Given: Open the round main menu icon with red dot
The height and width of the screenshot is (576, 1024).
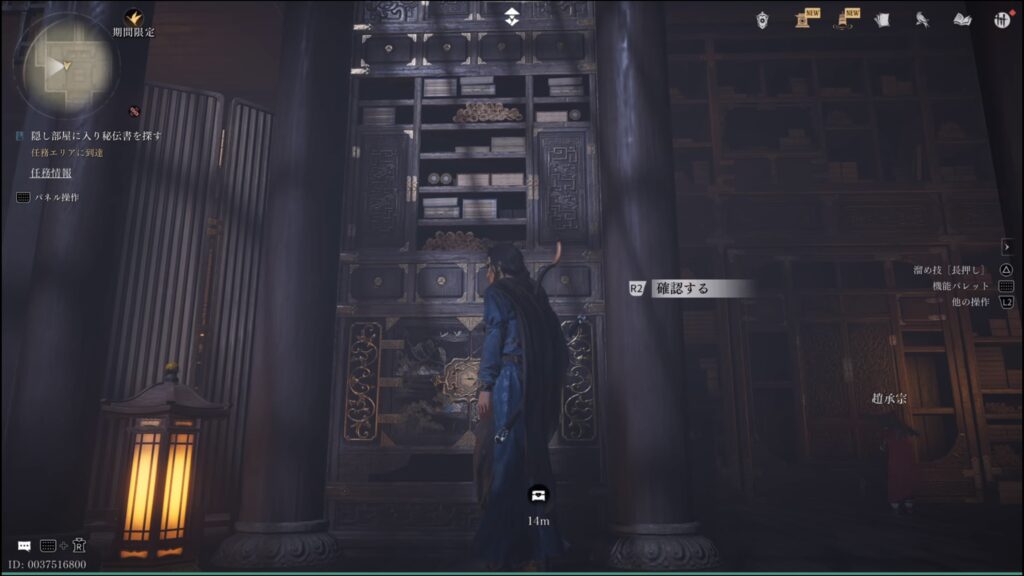Looking at the screenshot, I should [x=1002, y=19].
